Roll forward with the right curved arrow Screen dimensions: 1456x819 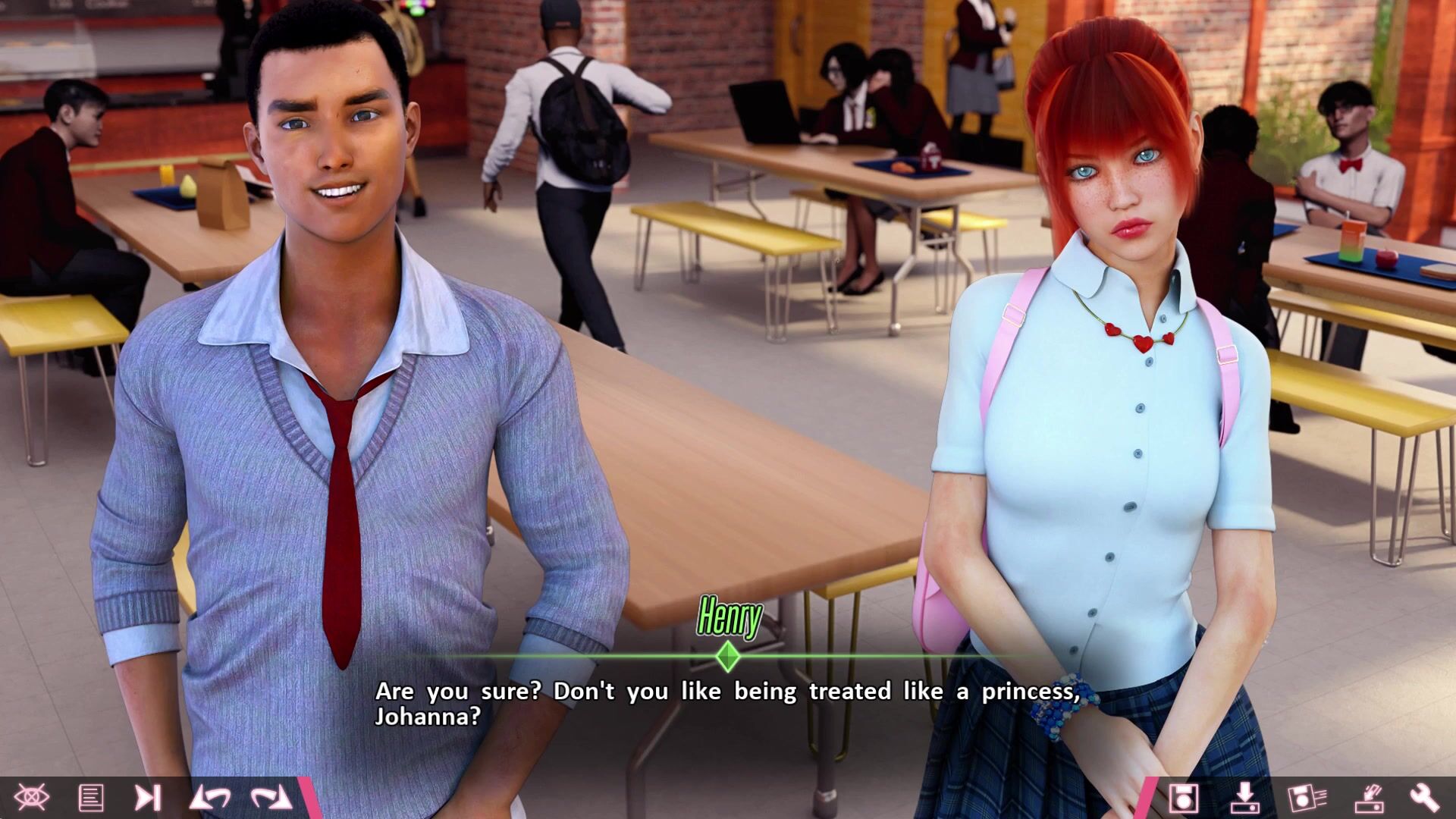point(271,798)
